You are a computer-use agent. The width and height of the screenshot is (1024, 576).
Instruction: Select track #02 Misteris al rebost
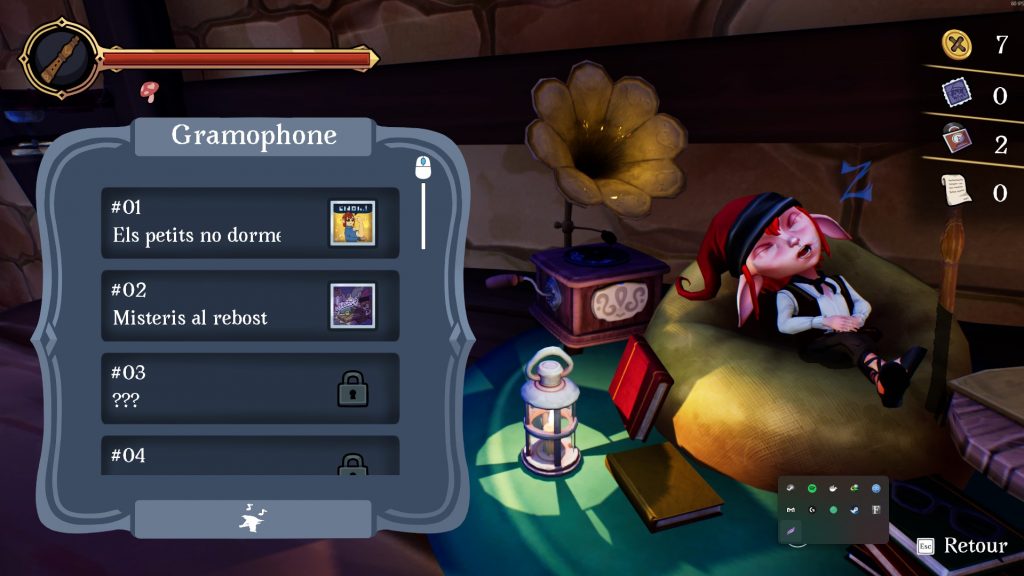click(250, 306)
